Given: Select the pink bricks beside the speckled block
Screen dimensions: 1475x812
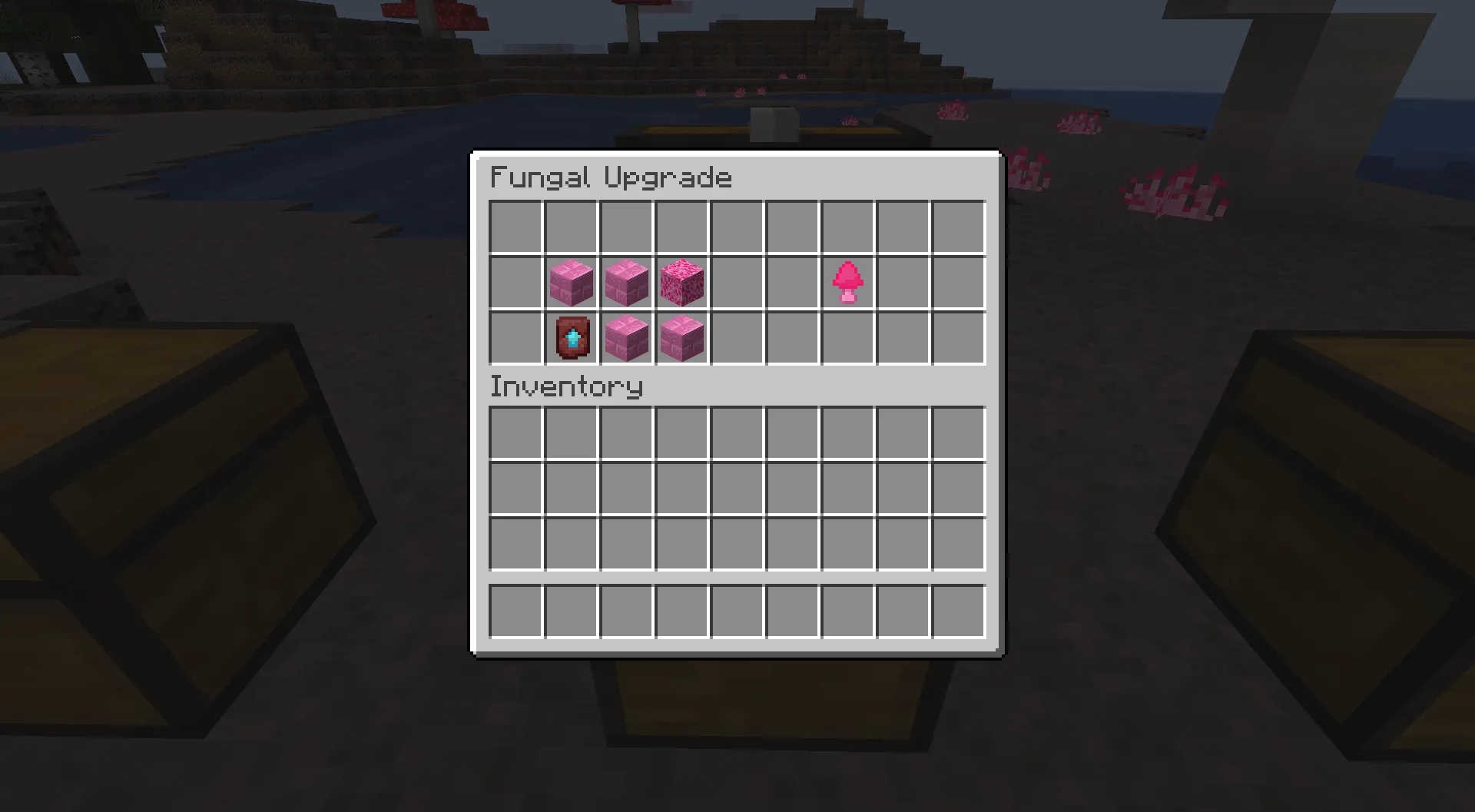Looking at the screenshot, I should point(625,282).
